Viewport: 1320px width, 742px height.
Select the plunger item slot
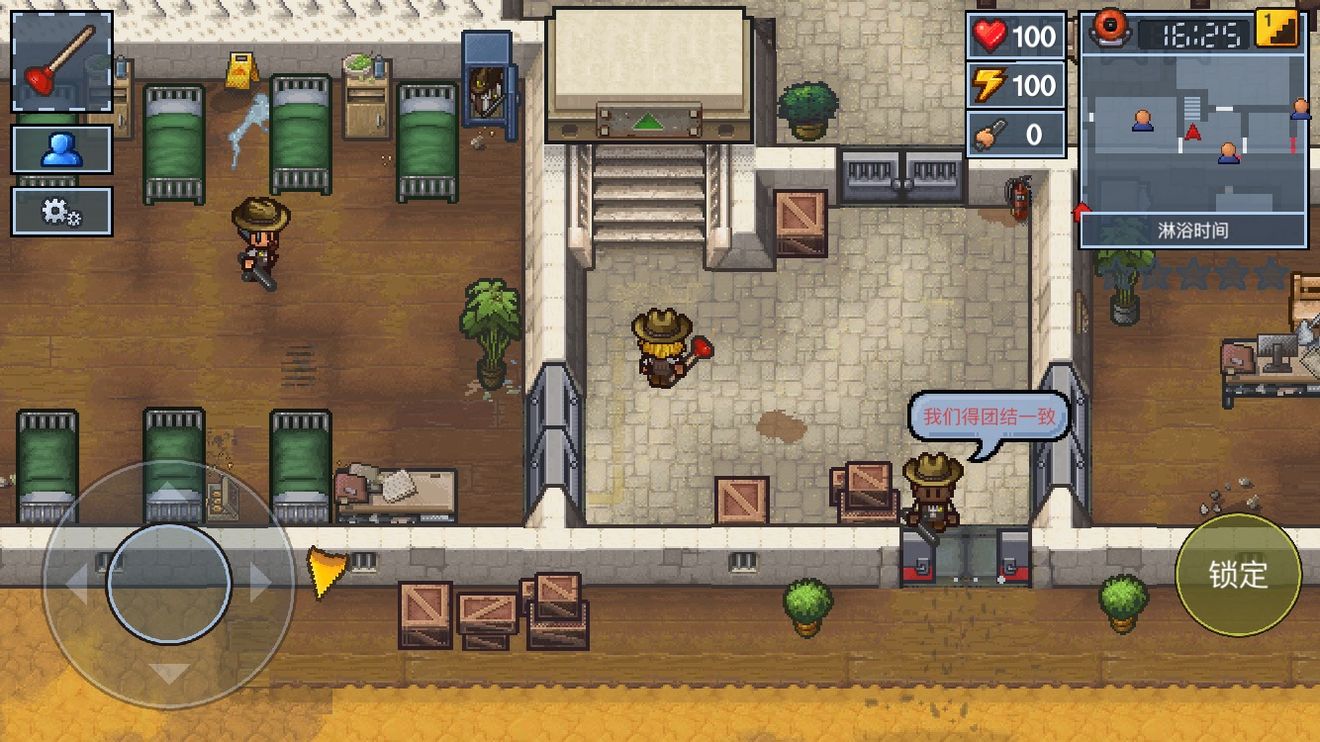(61, 62)
